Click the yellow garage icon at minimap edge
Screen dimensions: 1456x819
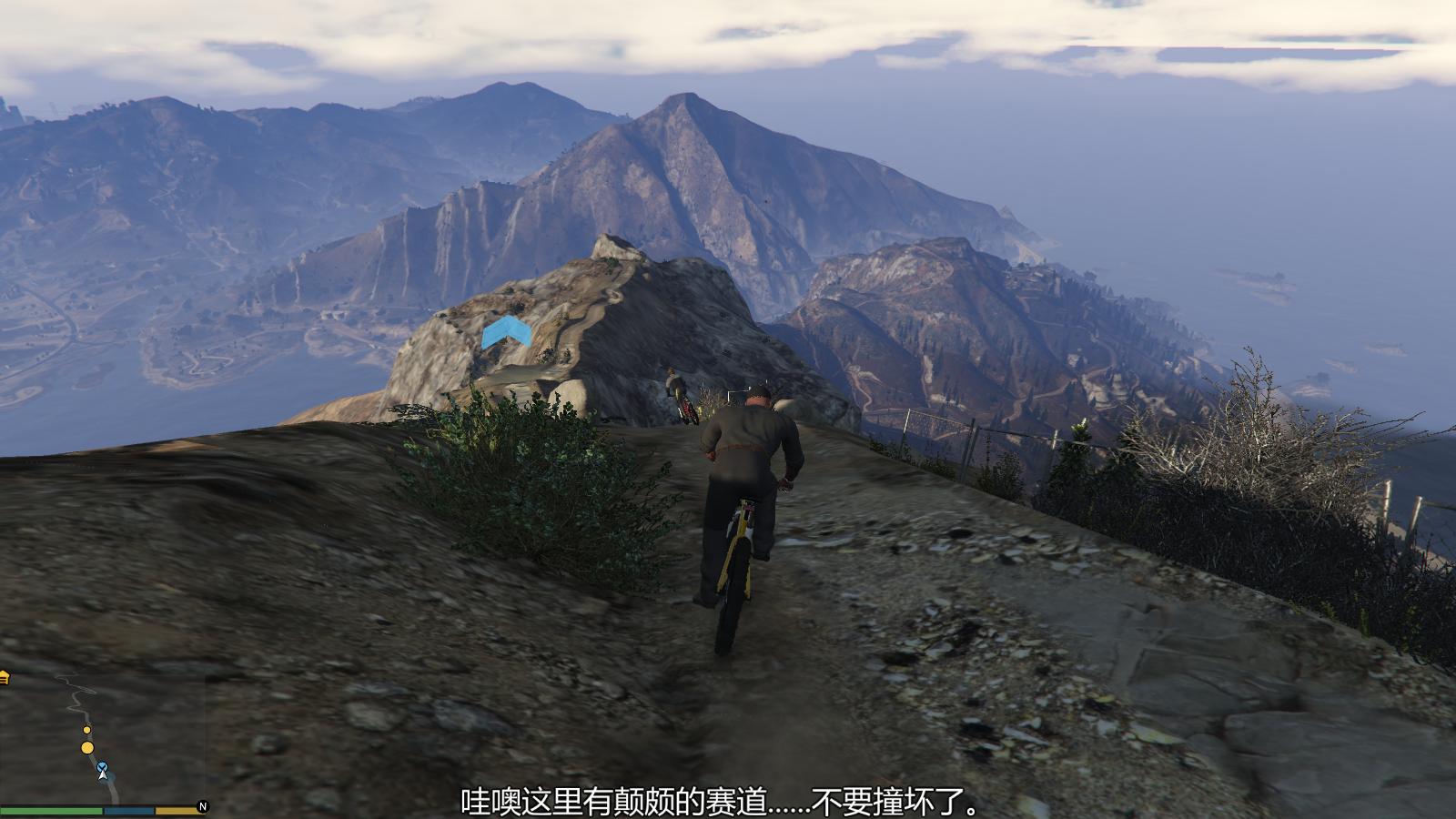(x=4, y=676)
